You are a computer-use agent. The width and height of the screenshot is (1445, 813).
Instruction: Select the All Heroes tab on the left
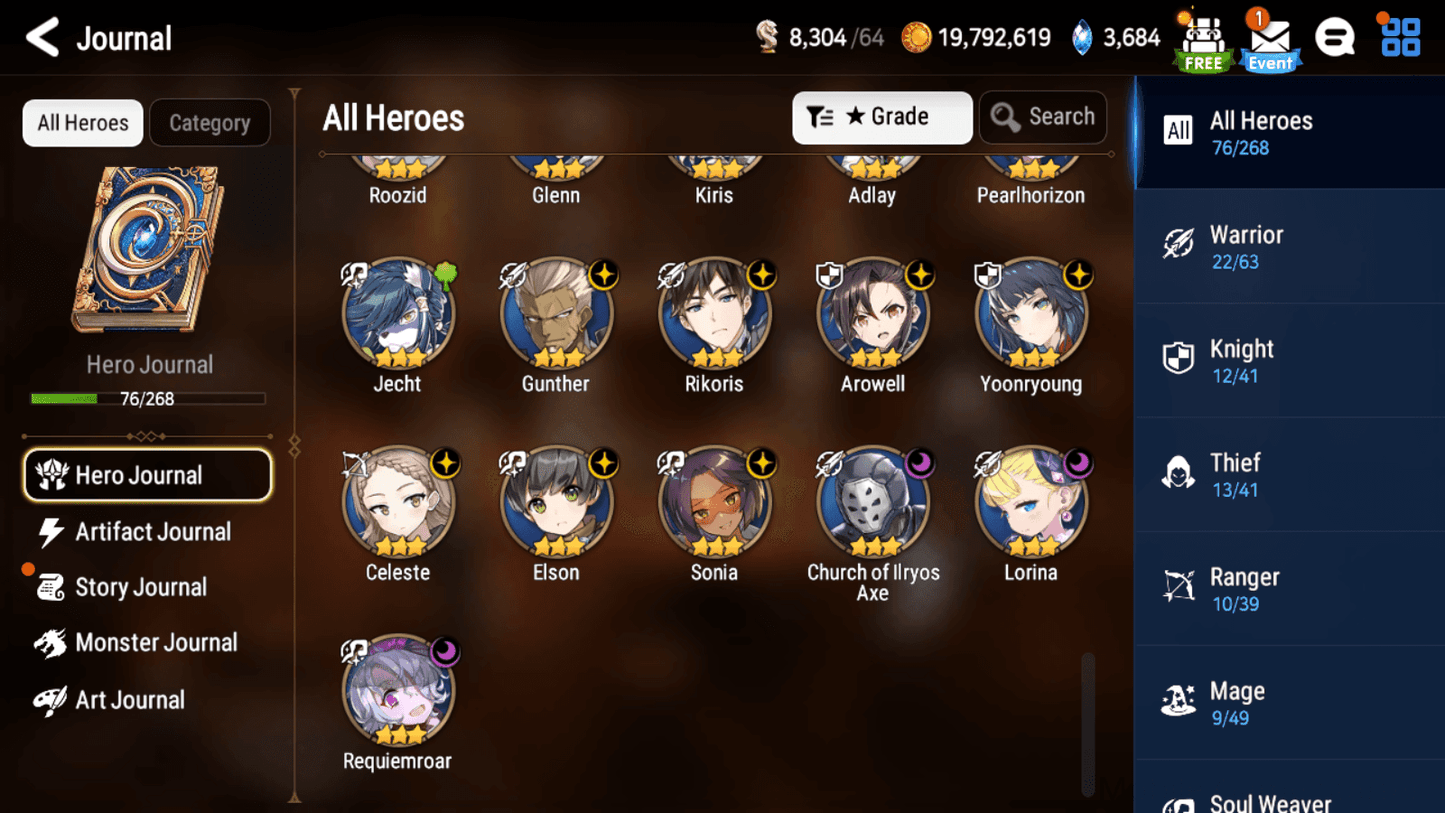tap(82, 122)
